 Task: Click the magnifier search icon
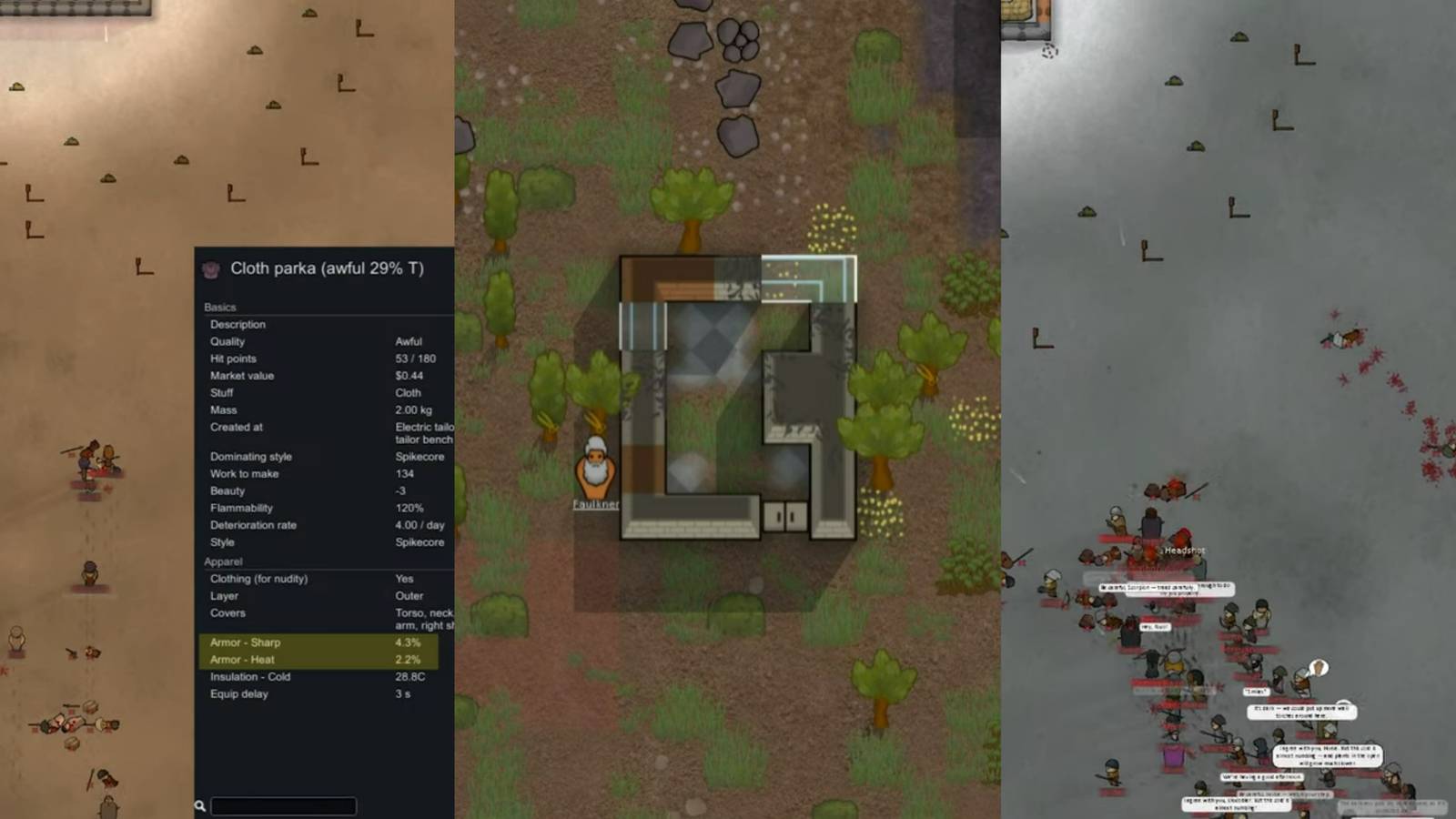(199, 805)
